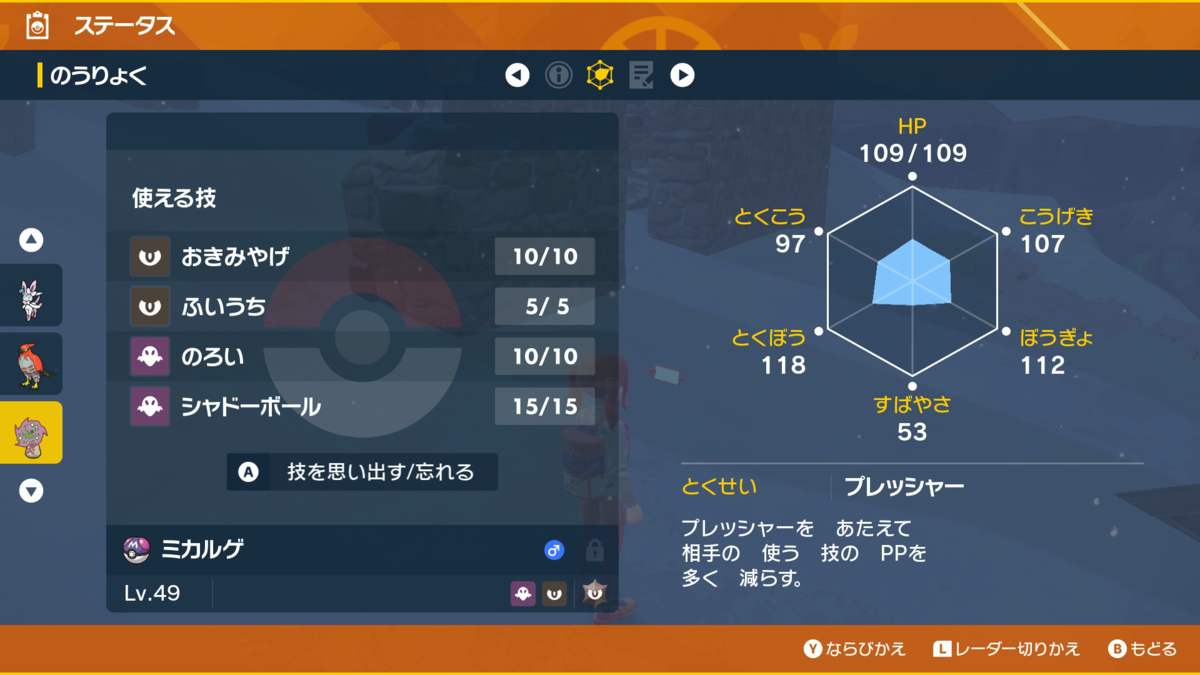This screenshot has width=1200, height=675.
Task: Select Talonflame in the party list
Action: [x=31, y=364]
